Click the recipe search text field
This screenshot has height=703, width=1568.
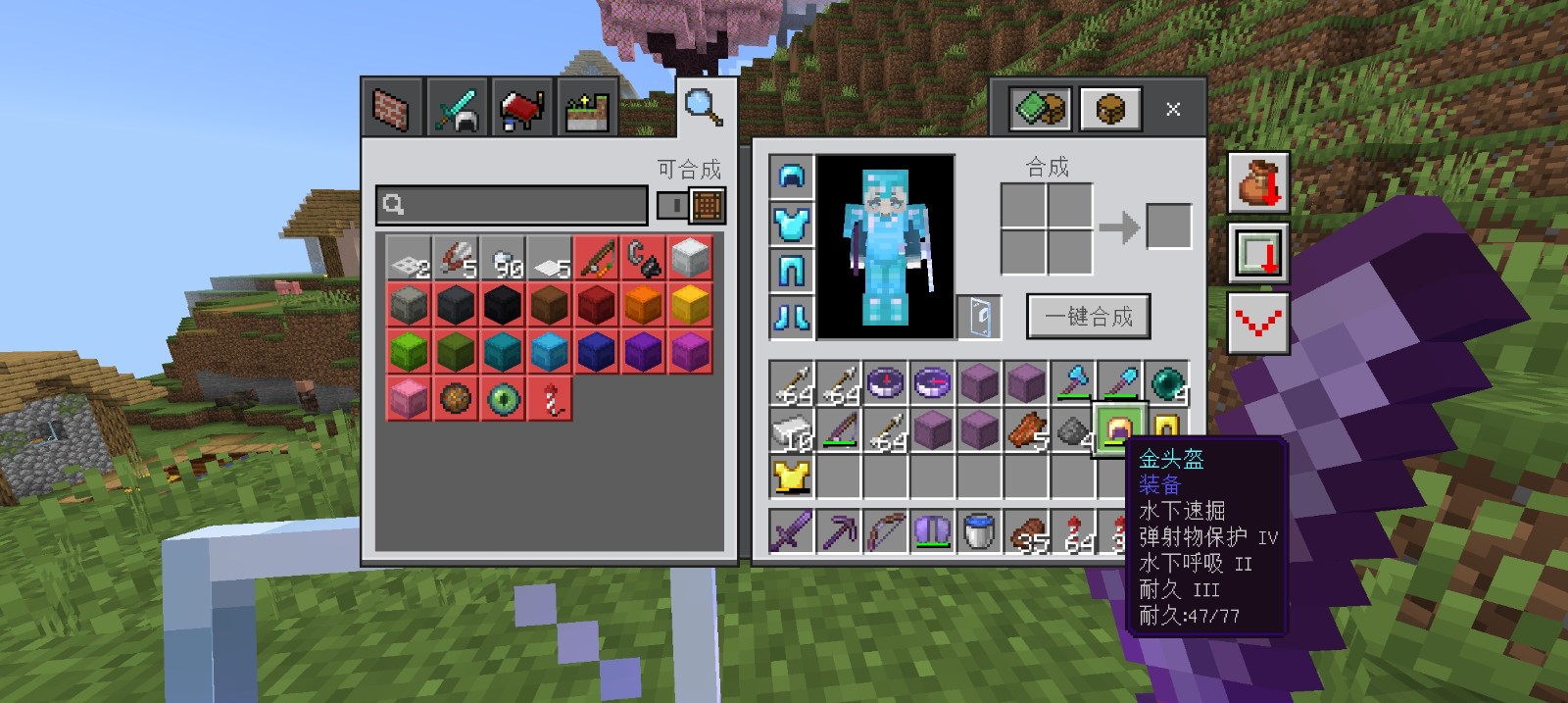[x=512, y=205]
